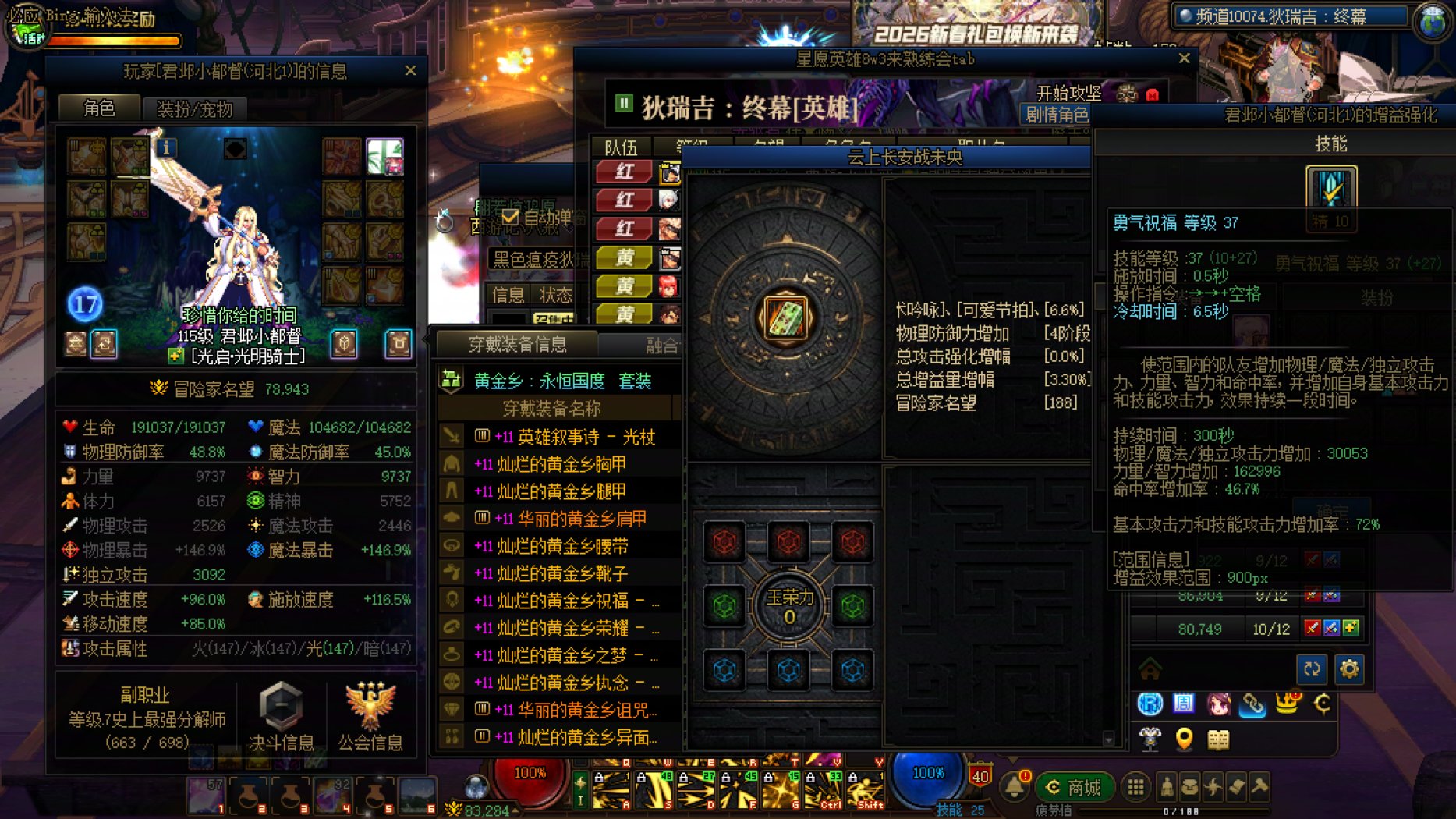
Task: Click the home icon on the buff window
Action: coord(1149,669)
